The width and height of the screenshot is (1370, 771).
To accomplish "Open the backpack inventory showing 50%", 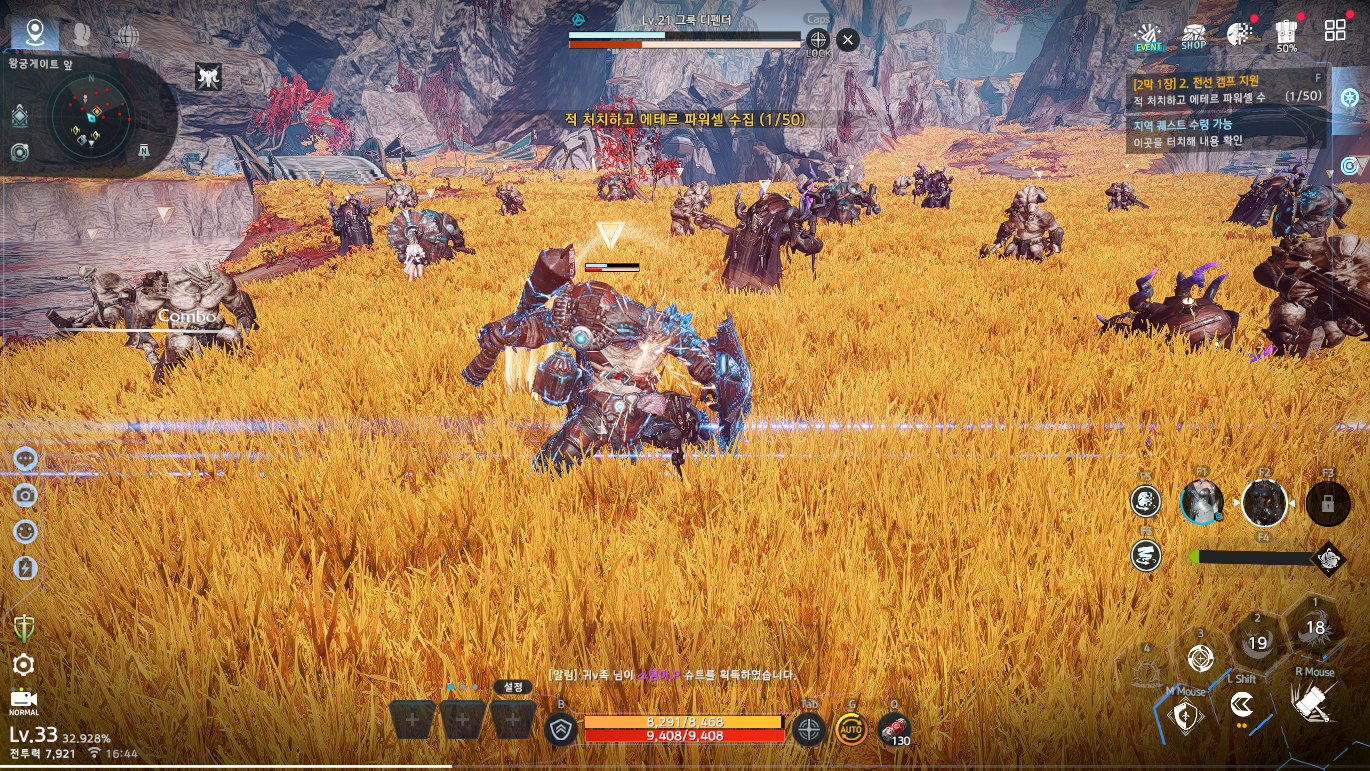I will [1287, 34].
